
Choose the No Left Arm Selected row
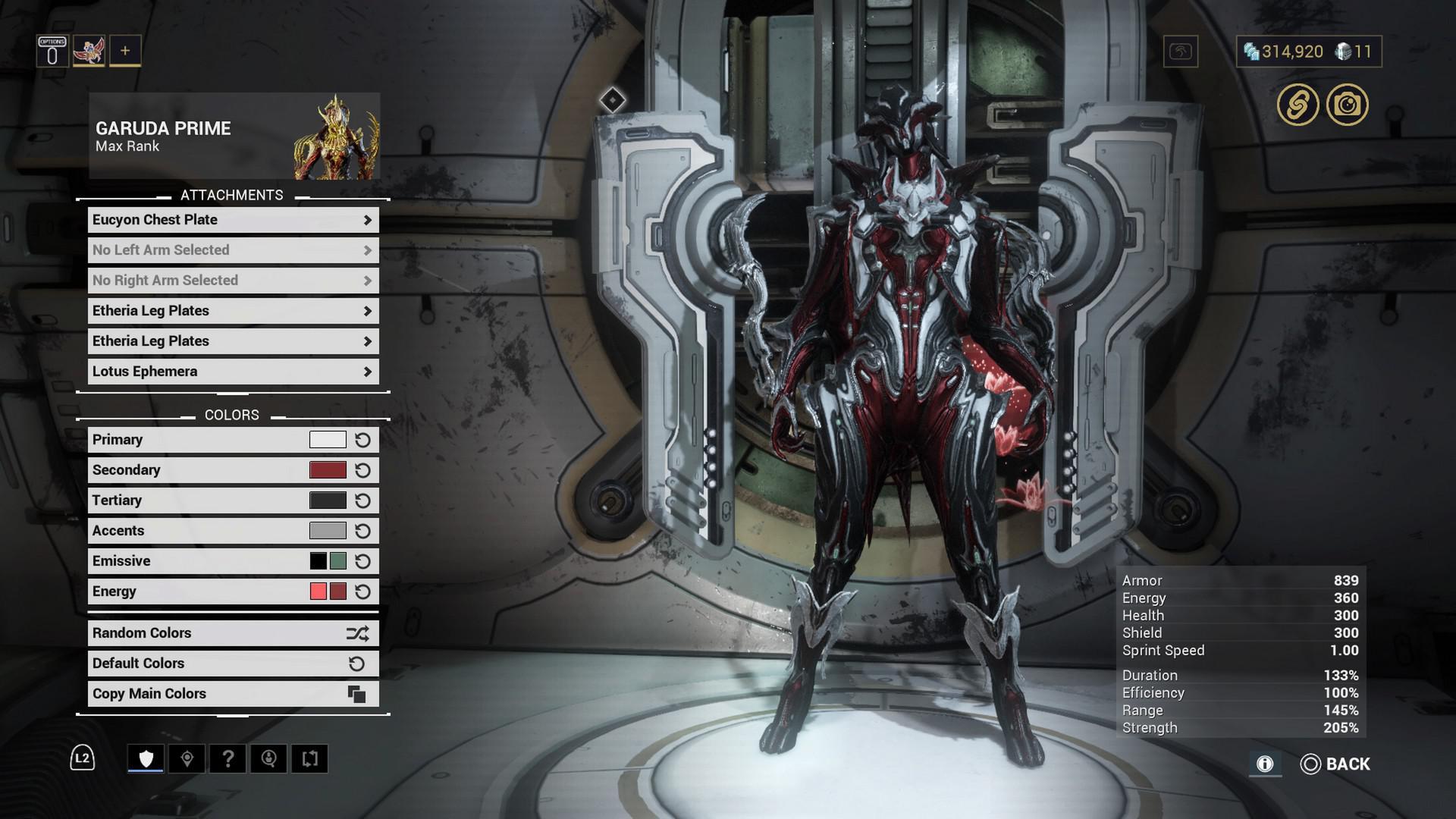(233, 250)
